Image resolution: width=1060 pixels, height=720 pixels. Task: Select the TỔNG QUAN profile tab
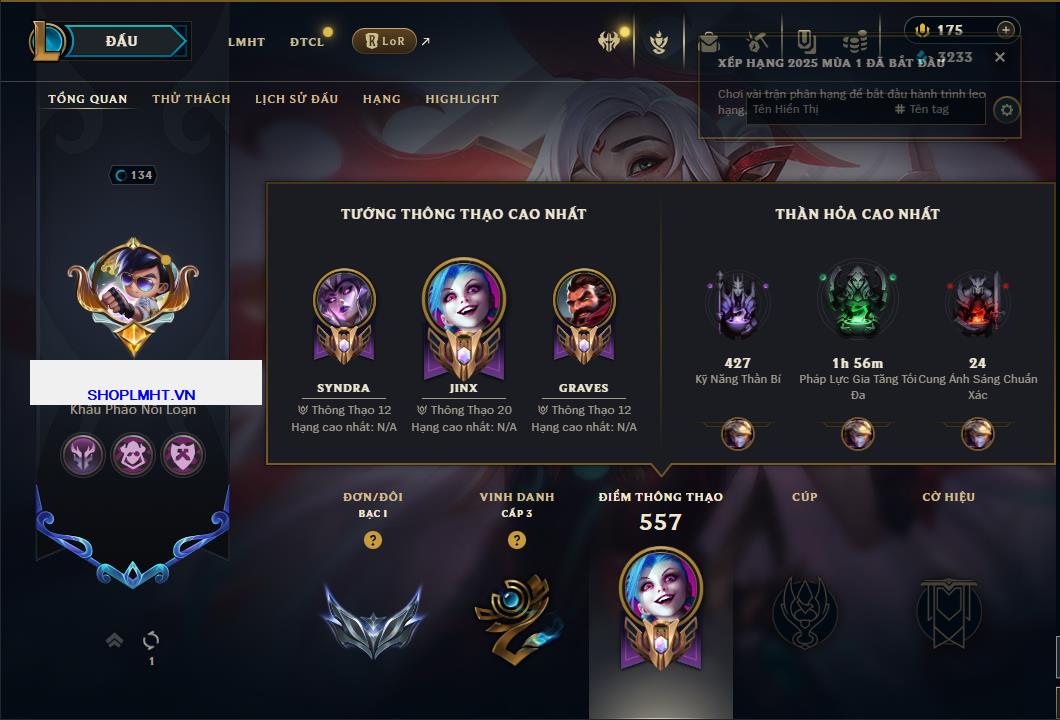click(88, 99)
